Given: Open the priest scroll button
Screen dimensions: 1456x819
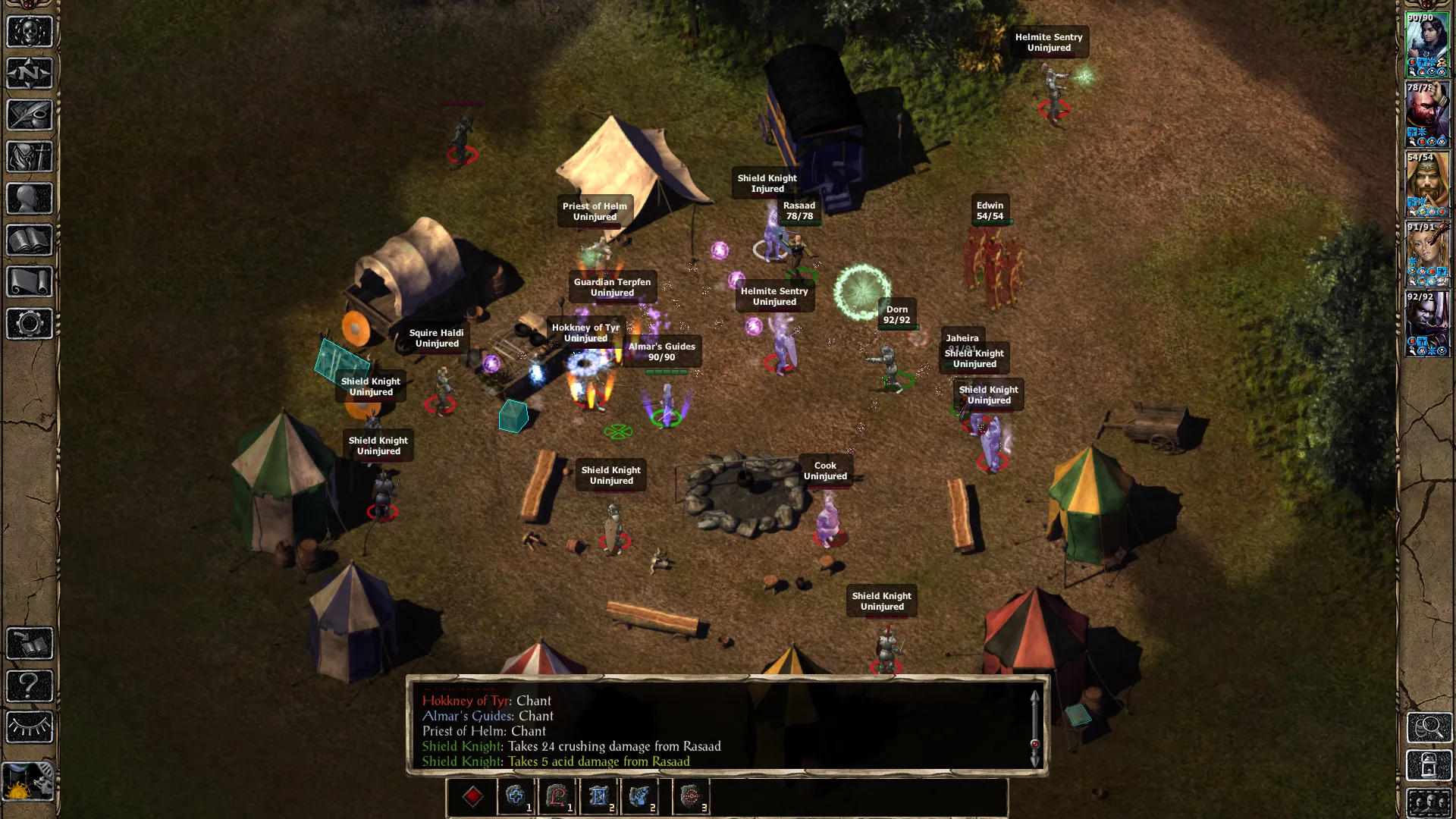Looking at the screenshot, I should coord(30,282).
